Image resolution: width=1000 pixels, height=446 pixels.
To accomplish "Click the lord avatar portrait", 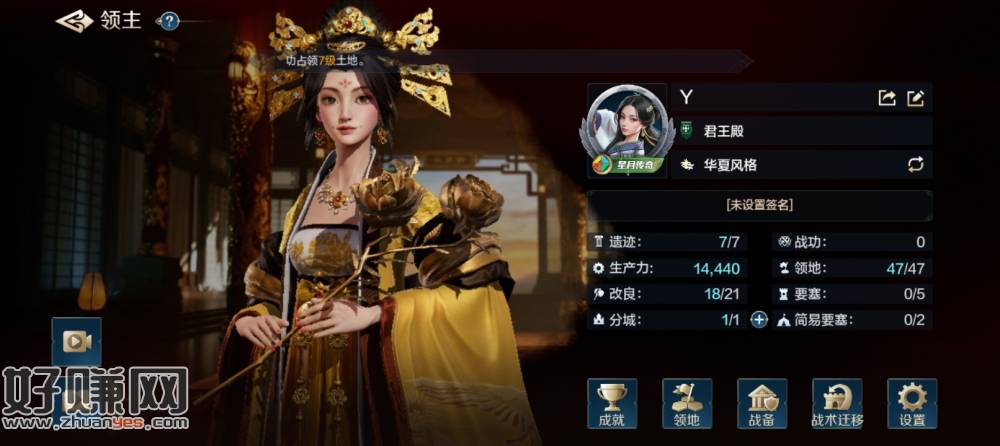I will [626, 128].
